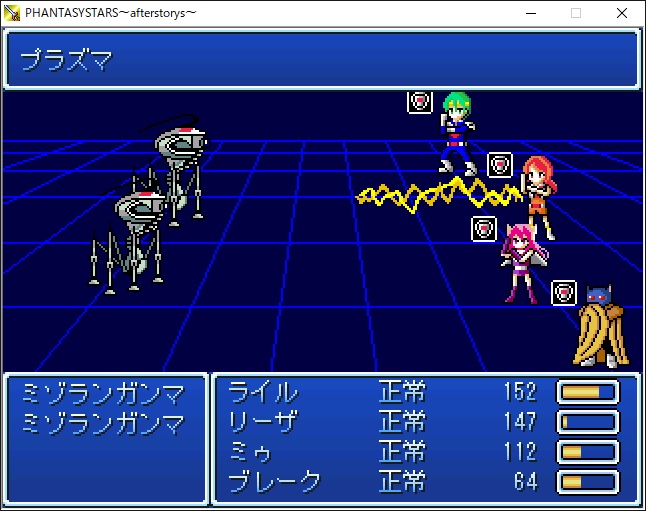
Task: Select party member ブレーク
Action: [x=276, y=482]
